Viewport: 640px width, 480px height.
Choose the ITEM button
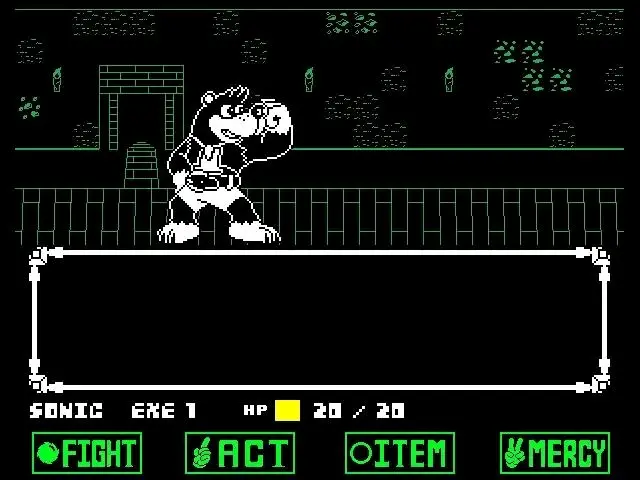click(x=400, y=453)
